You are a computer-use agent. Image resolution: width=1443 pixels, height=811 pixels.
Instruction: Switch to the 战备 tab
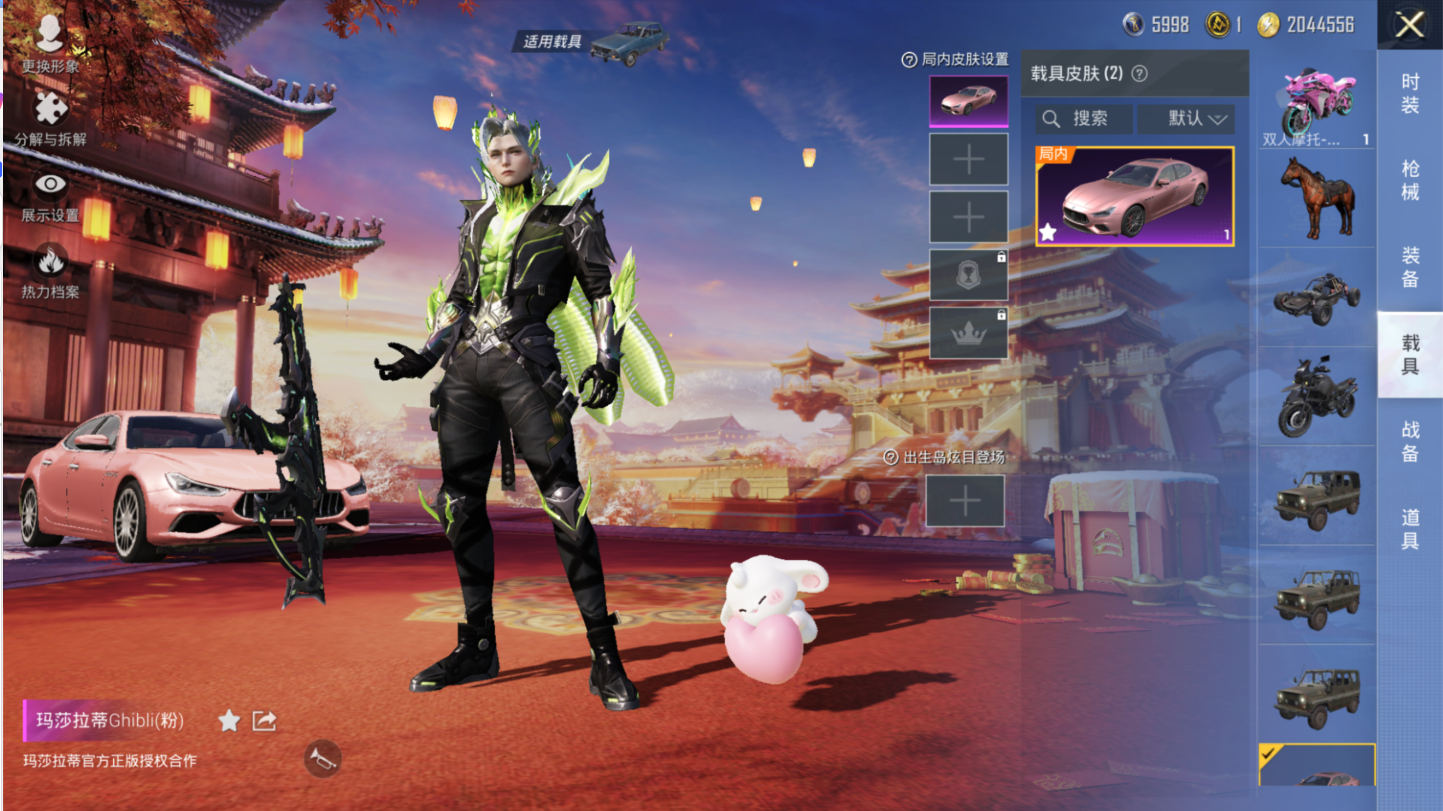coord(1409,441)
